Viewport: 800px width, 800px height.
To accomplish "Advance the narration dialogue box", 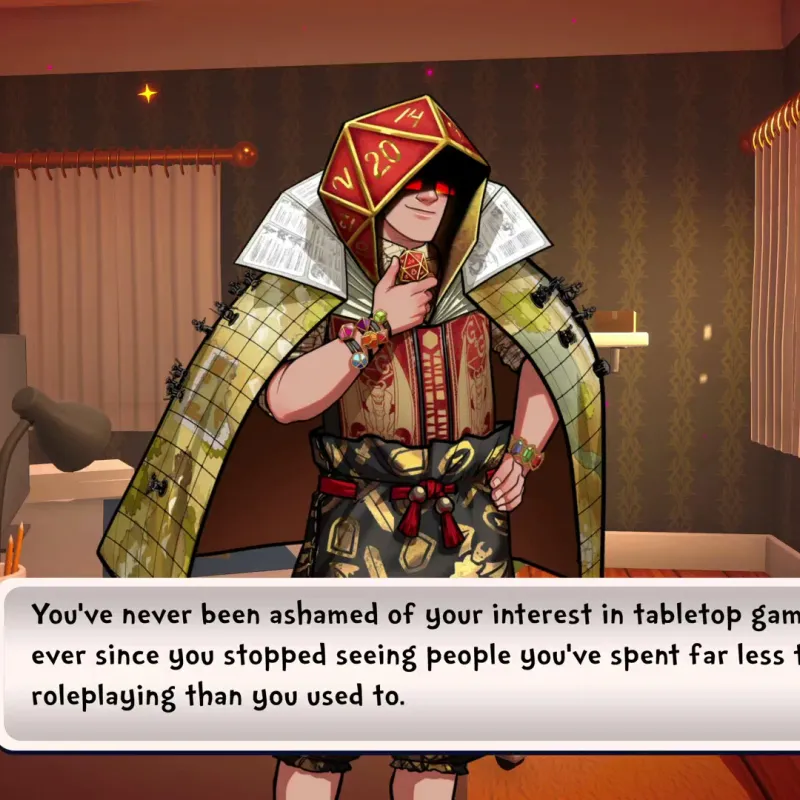I will 400,658.
